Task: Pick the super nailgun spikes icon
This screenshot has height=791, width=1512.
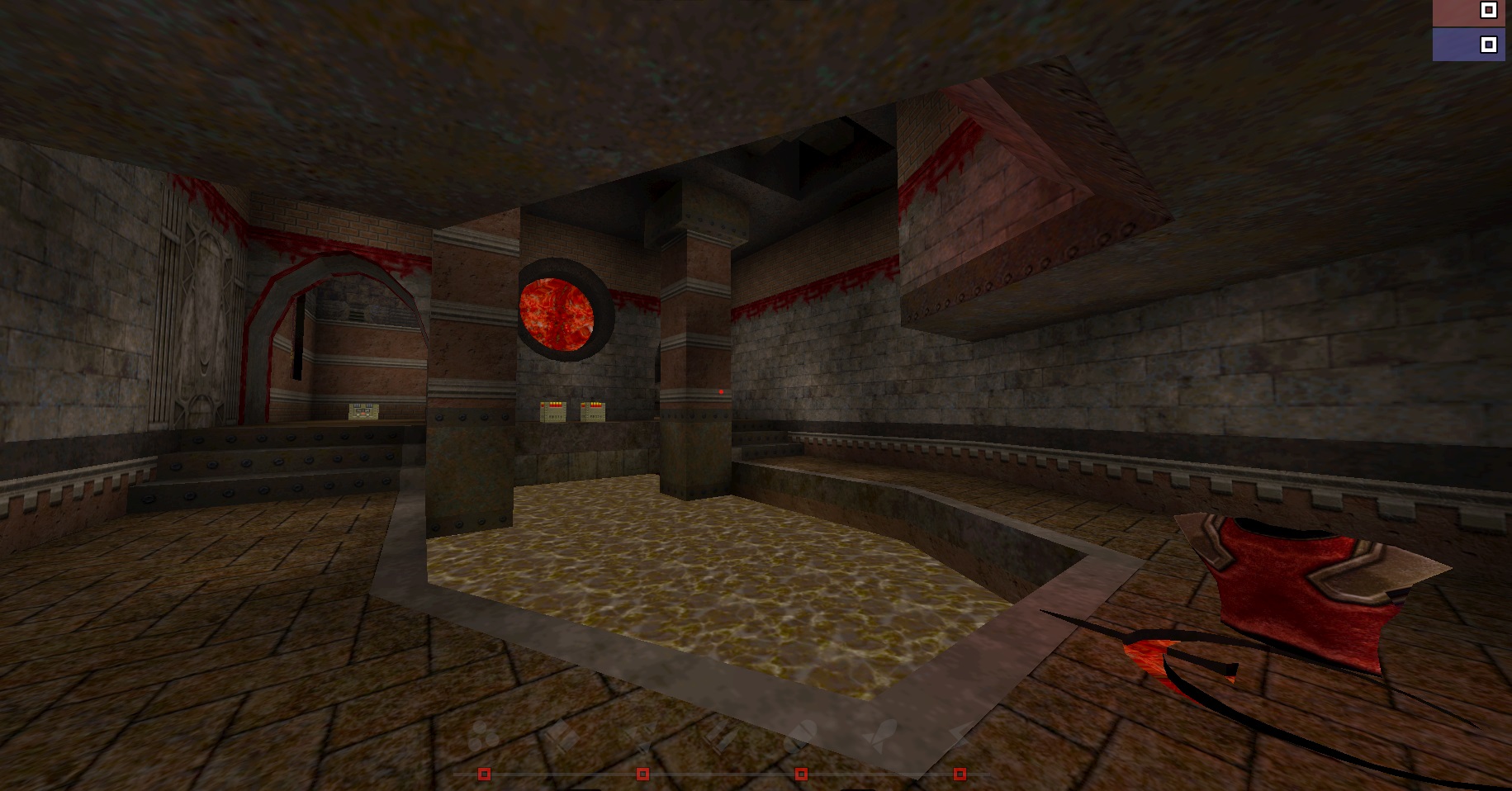Action: click(x=720, y=735)
